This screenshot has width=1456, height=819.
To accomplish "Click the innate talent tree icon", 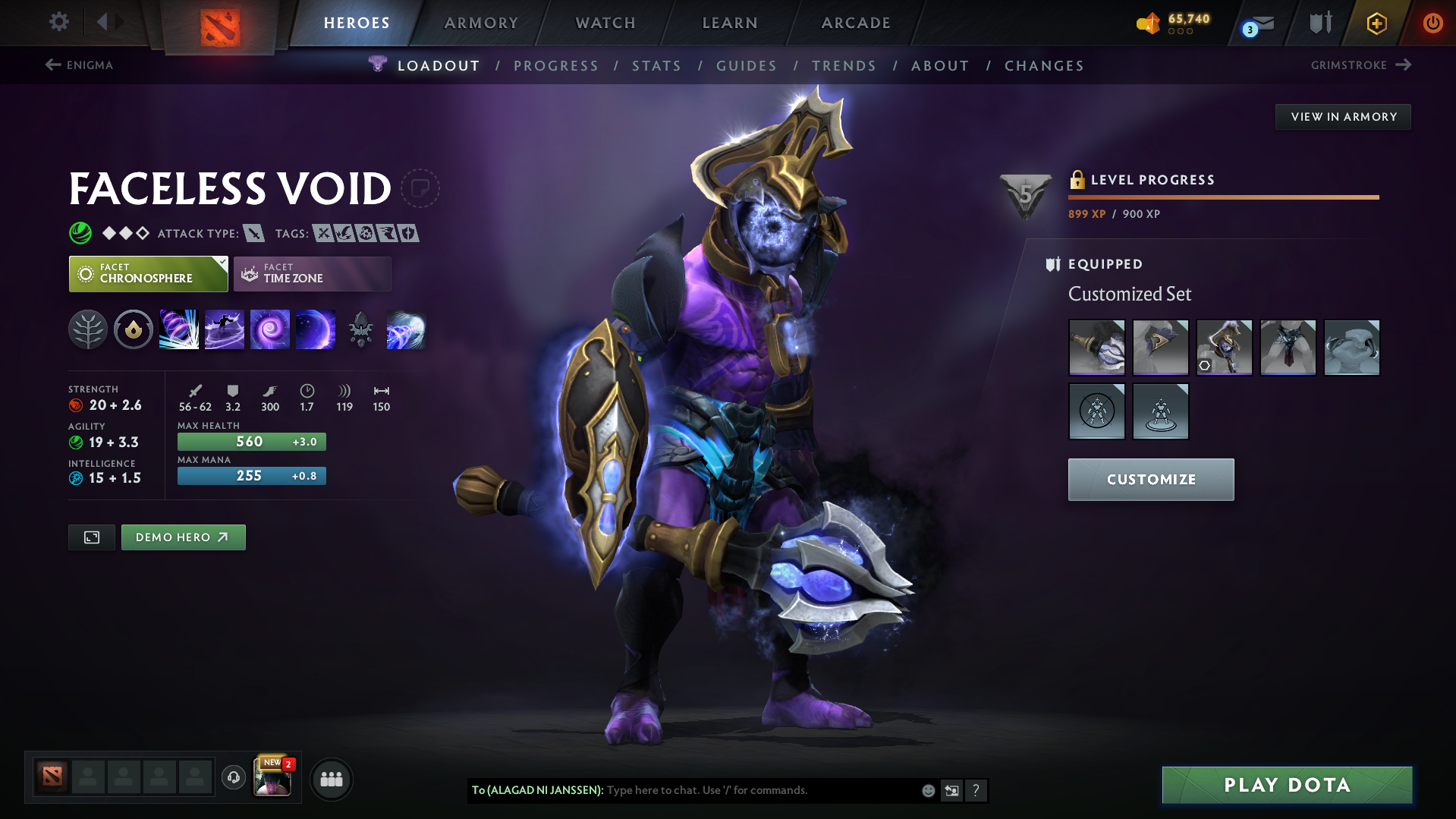I will coord(88,329).
